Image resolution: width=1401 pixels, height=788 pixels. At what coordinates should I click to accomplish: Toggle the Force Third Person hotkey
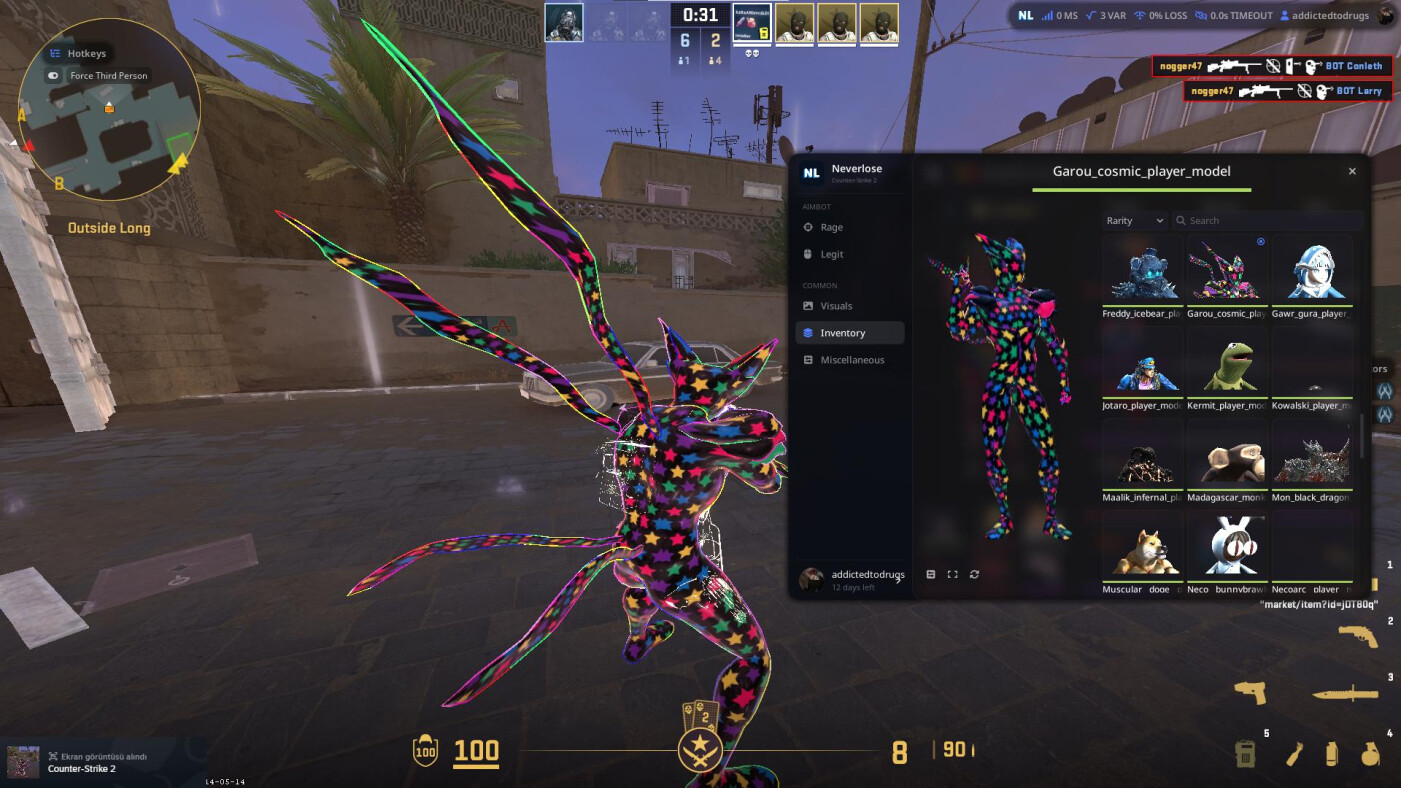(x=54, y=76)
